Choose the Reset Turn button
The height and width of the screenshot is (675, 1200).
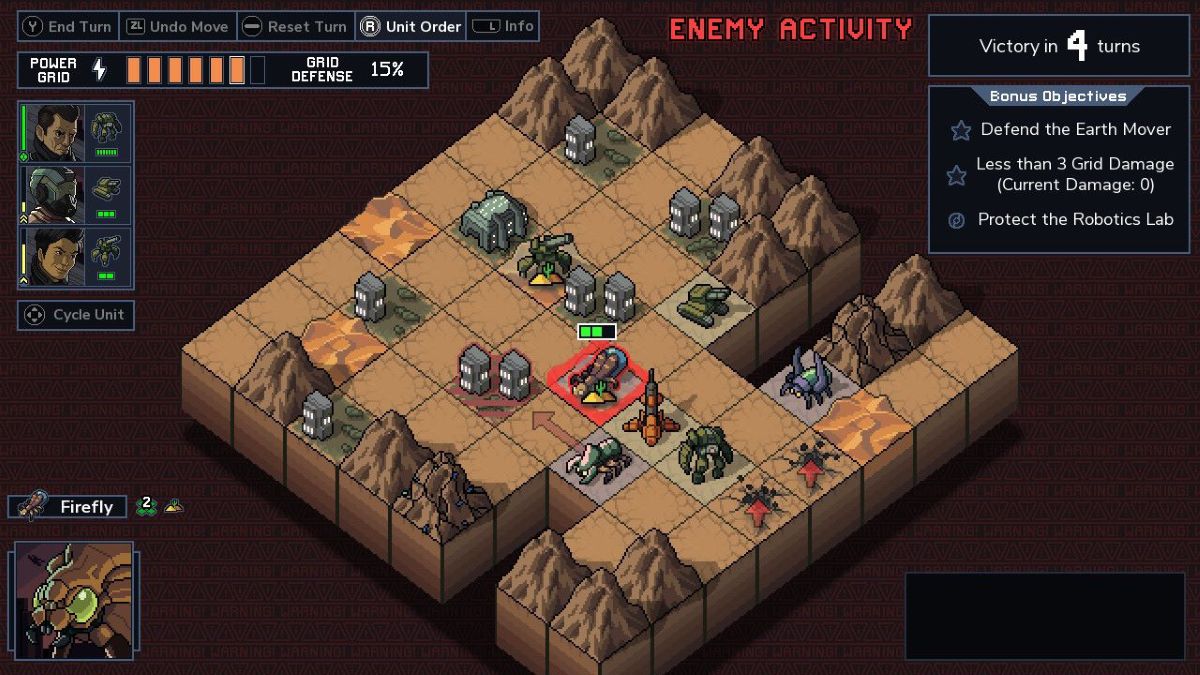296,27
